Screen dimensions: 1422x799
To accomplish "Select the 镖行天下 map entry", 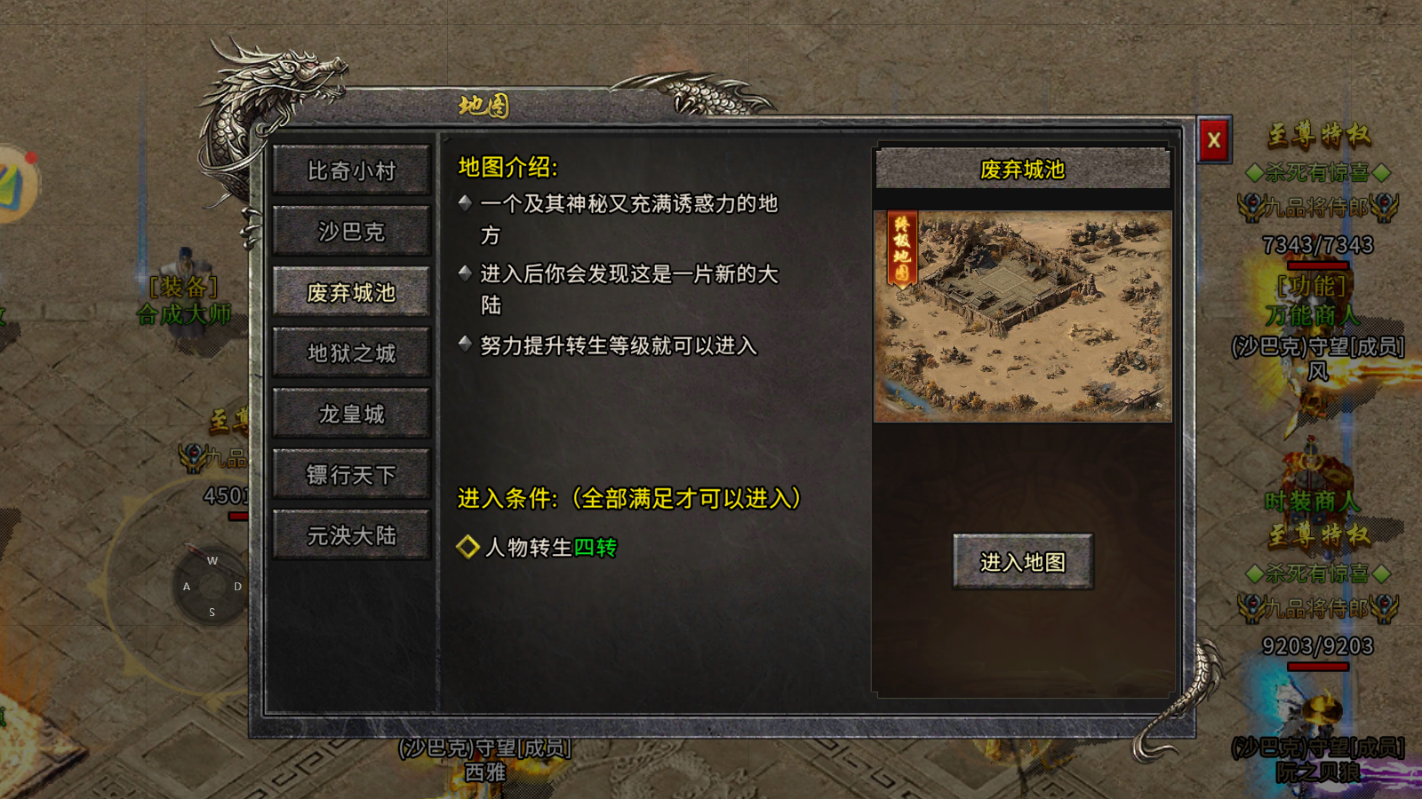I will coord(351,474).
